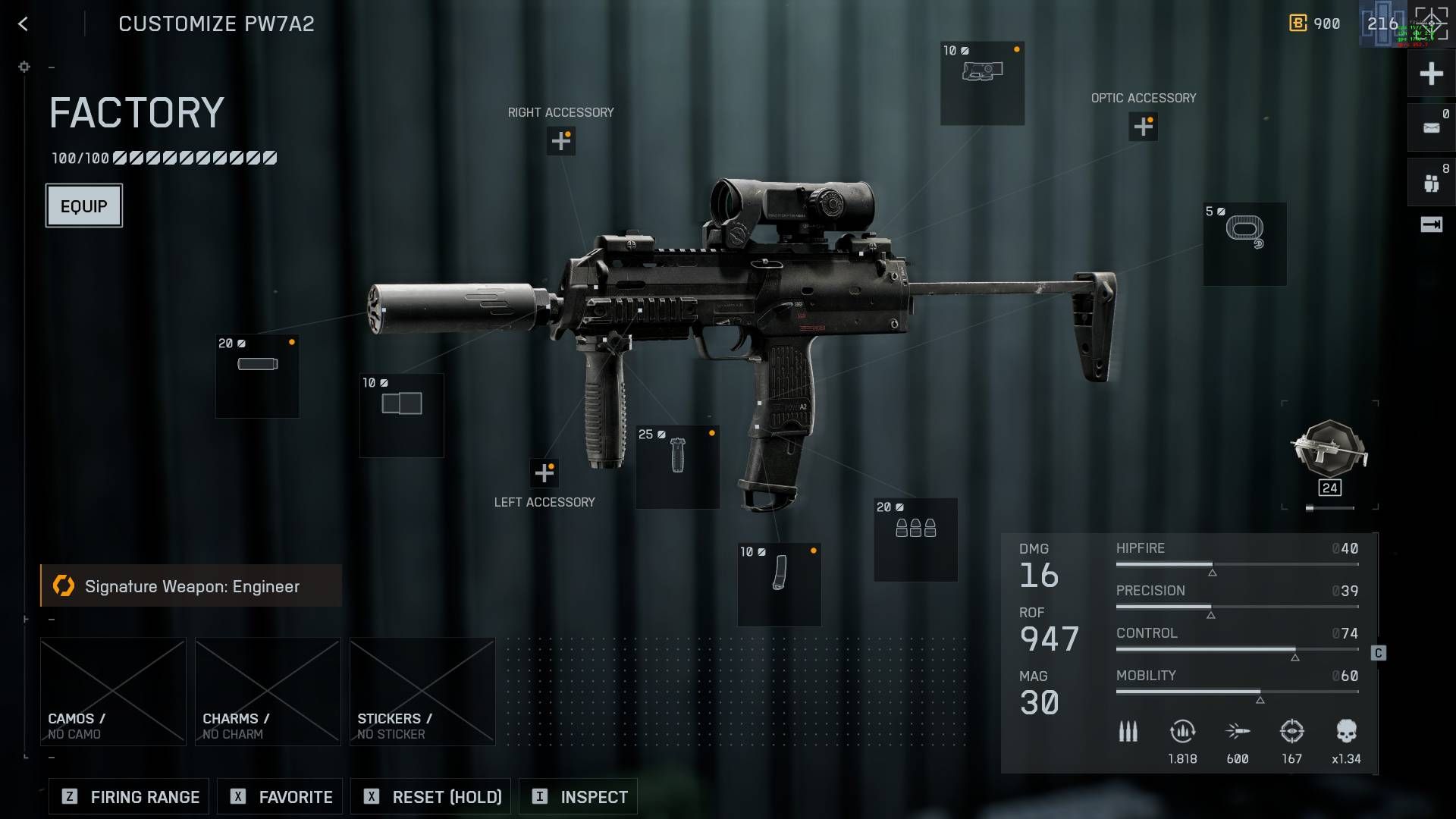Click the skull damage multiplier icon
The height and width of the screenshot is (819, 1456).
pyautogui.click(x=1346, y=730)
